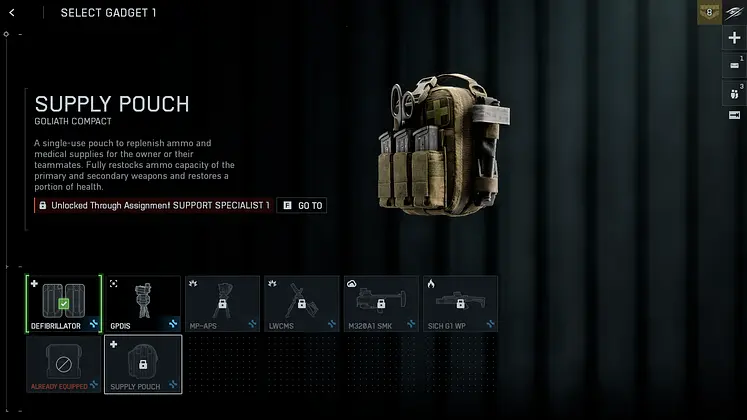Click the plus icon on right sidebar

pyautogui.click(x=735, y=38)
